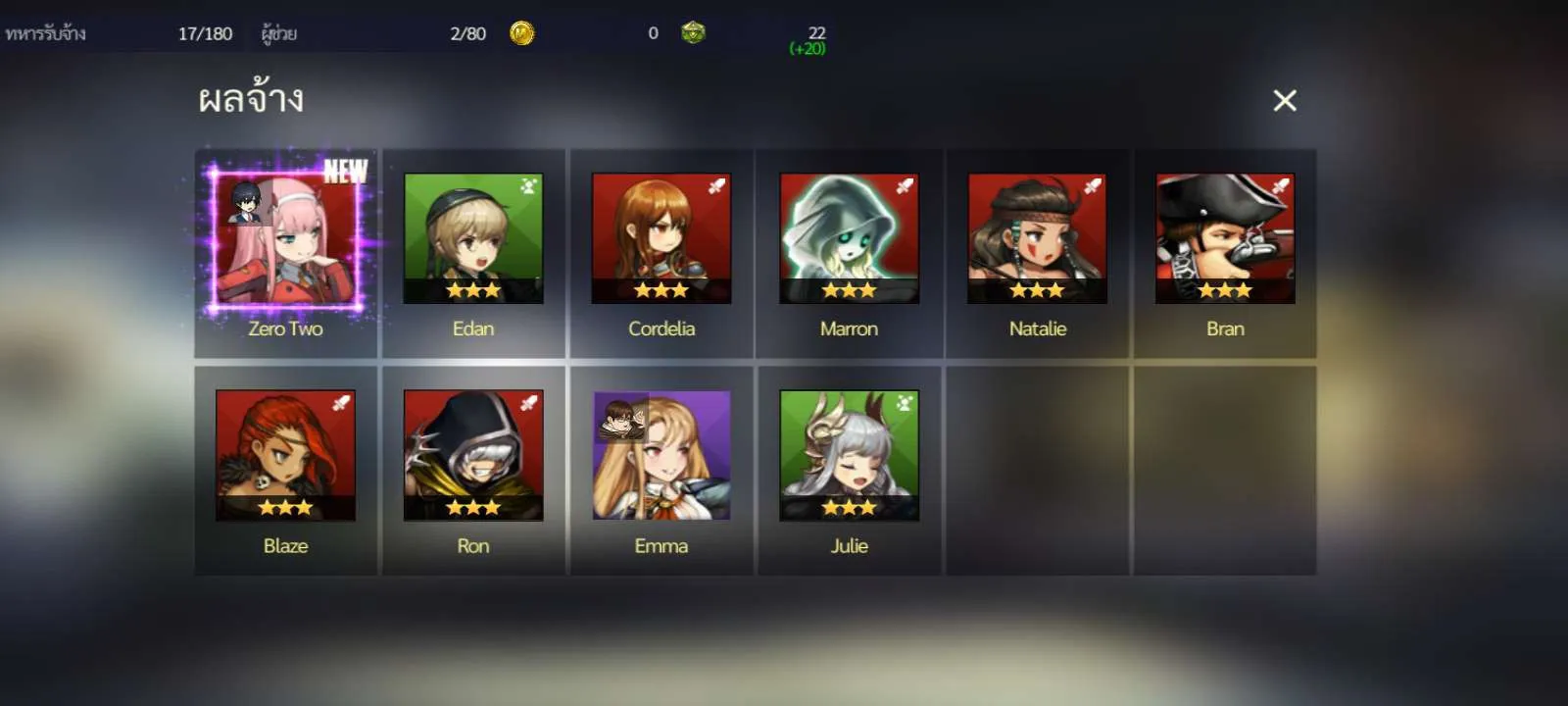Close the hire results panel
1568x706 pixels.
click(x=1284, y=100)
